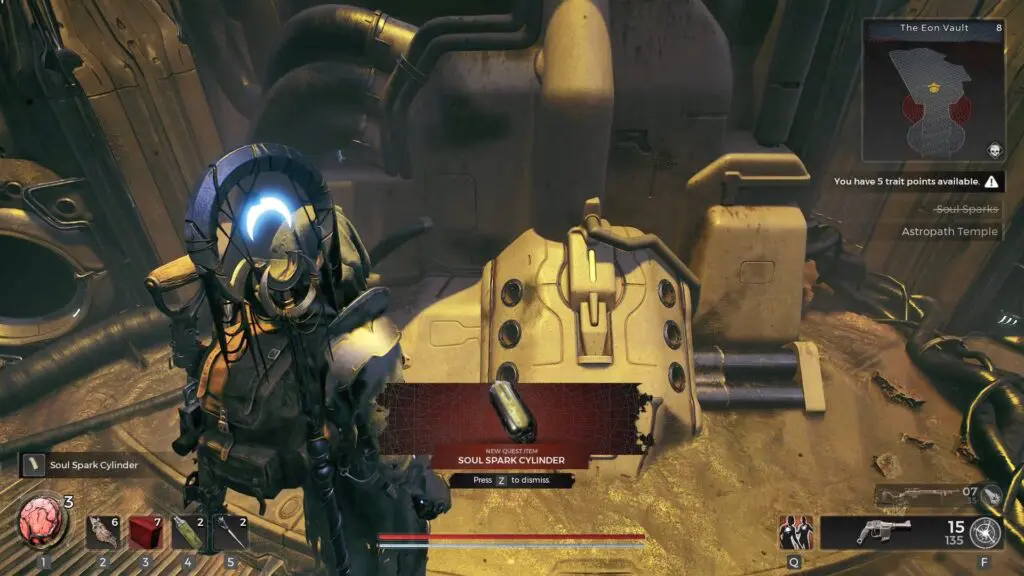Activate the pistol's crosshair weapon mod
The image size is (1024, 576).
point(985,533)
